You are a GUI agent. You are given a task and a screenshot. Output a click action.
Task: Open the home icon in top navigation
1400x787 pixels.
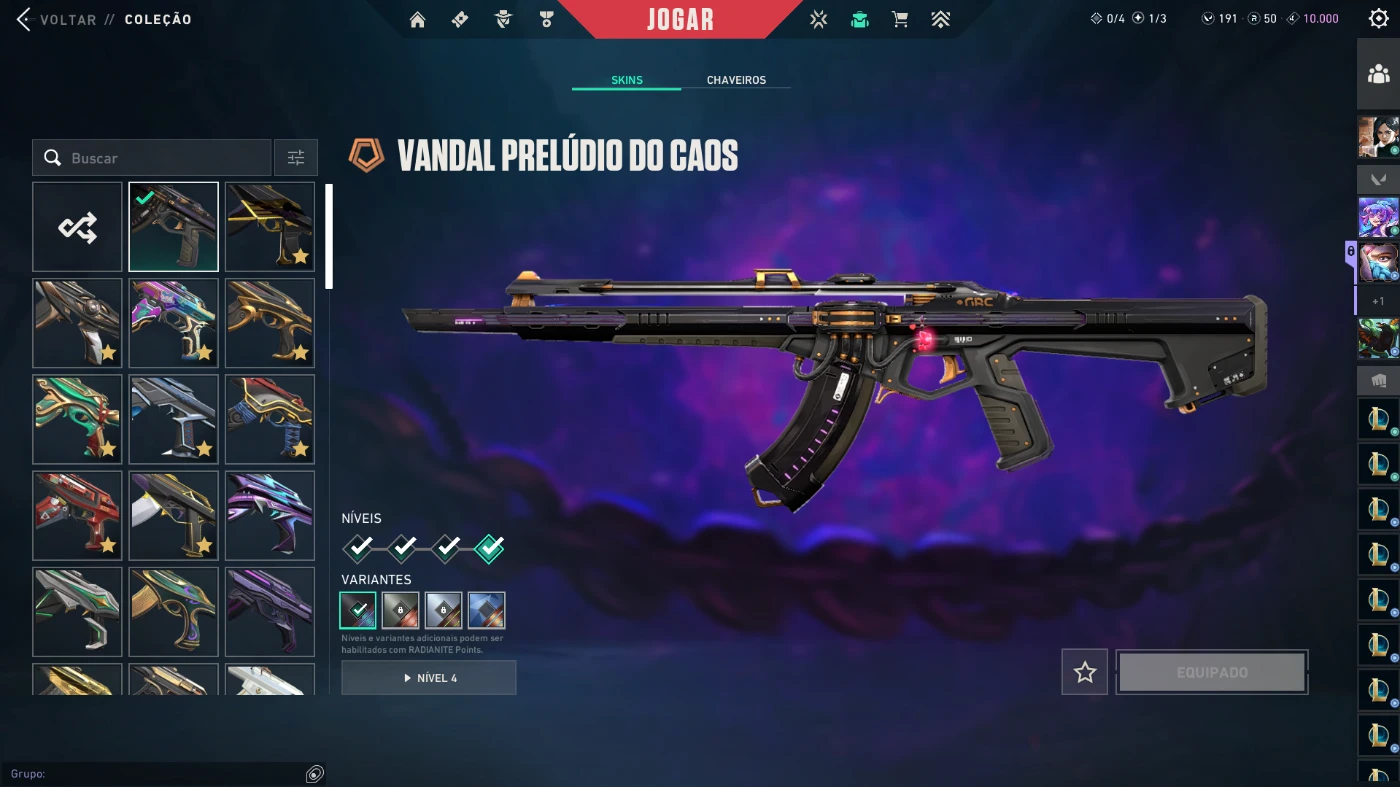pos(418,19)
